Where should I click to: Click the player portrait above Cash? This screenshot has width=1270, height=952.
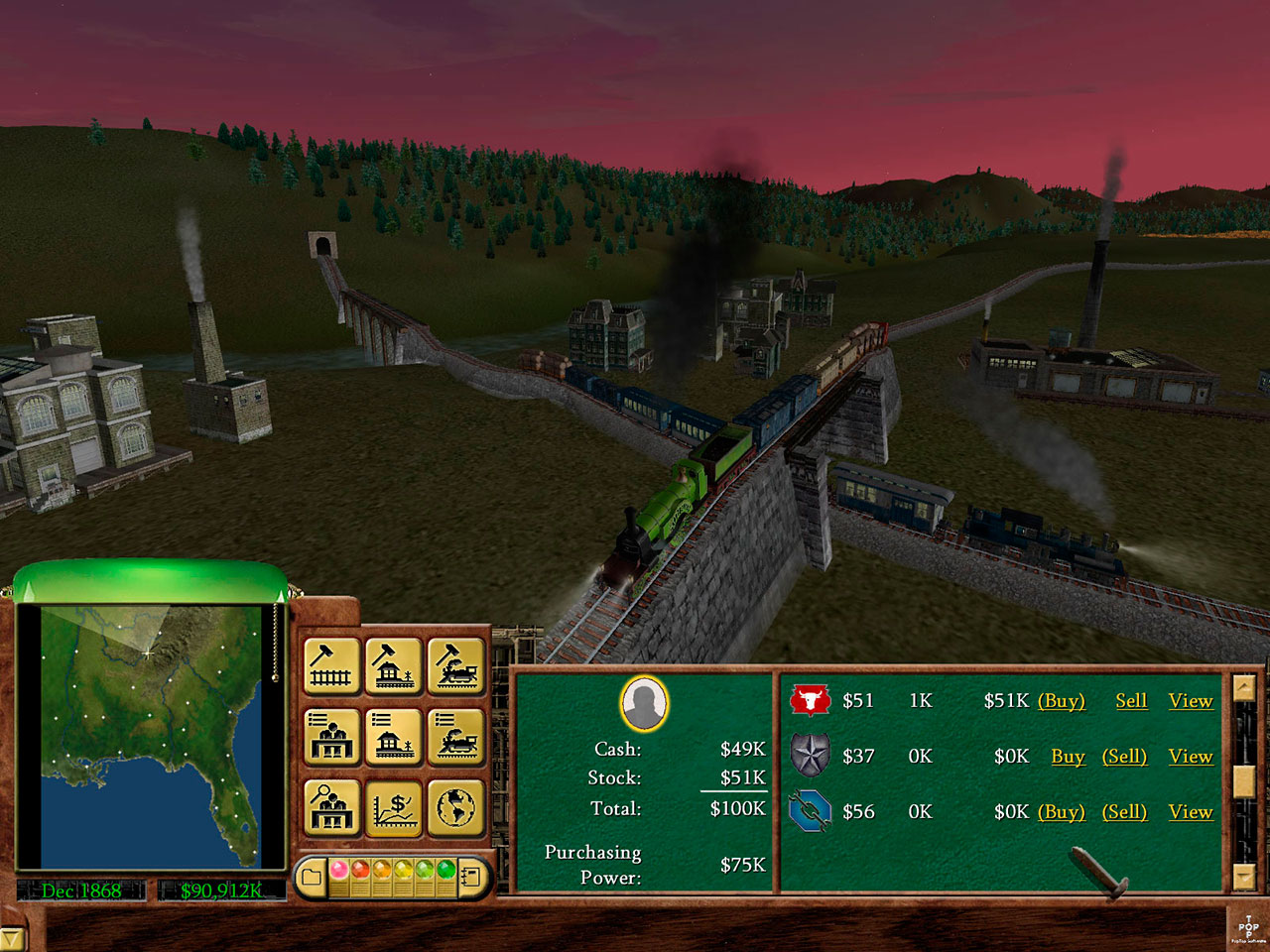[644, 704]
